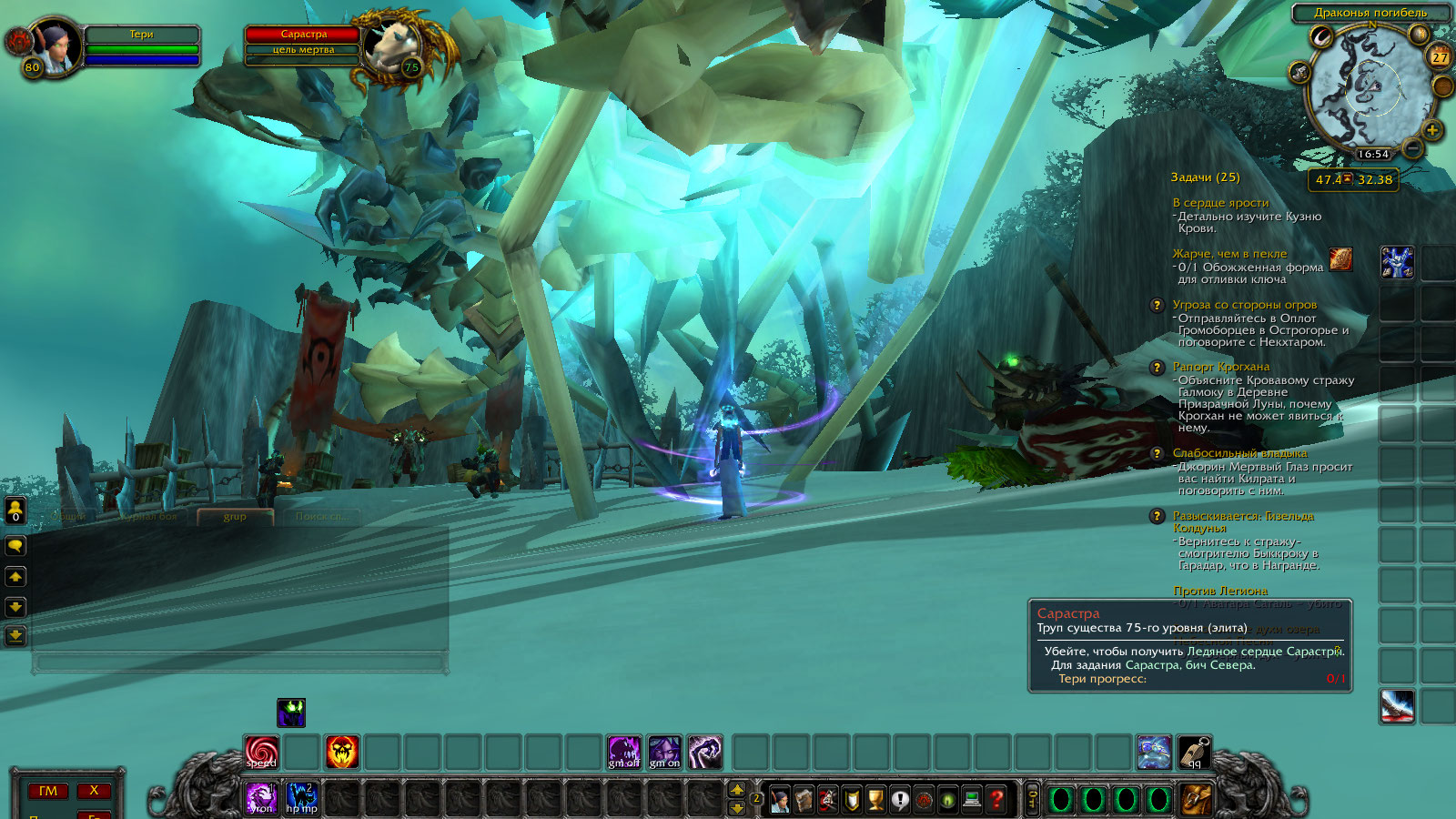Open help via the red question mark
Image resolution: width=1456 pixels, height=819 pixels.
click(x=996, y=799)
